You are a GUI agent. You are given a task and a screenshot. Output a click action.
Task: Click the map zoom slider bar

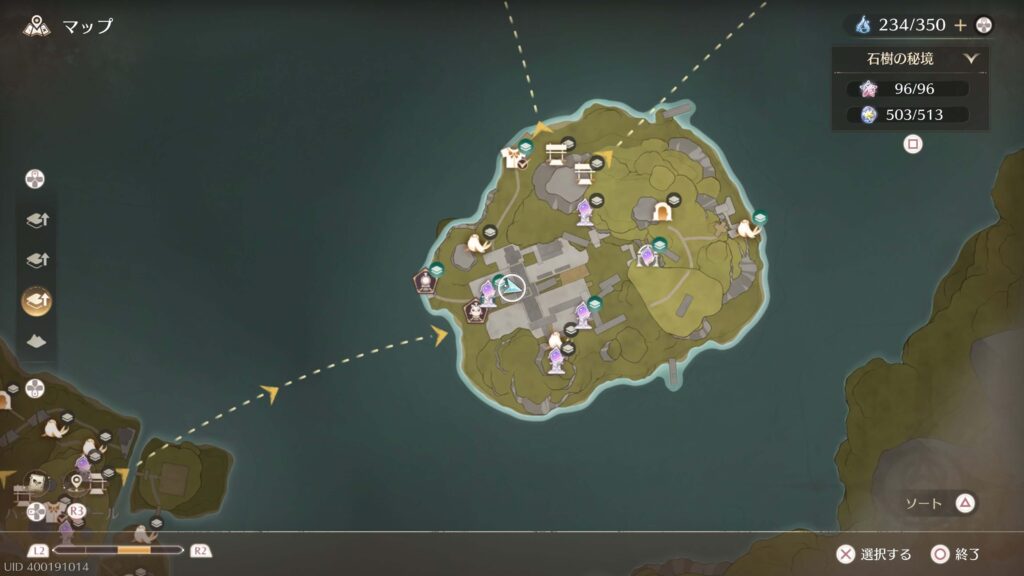point(118,550)
